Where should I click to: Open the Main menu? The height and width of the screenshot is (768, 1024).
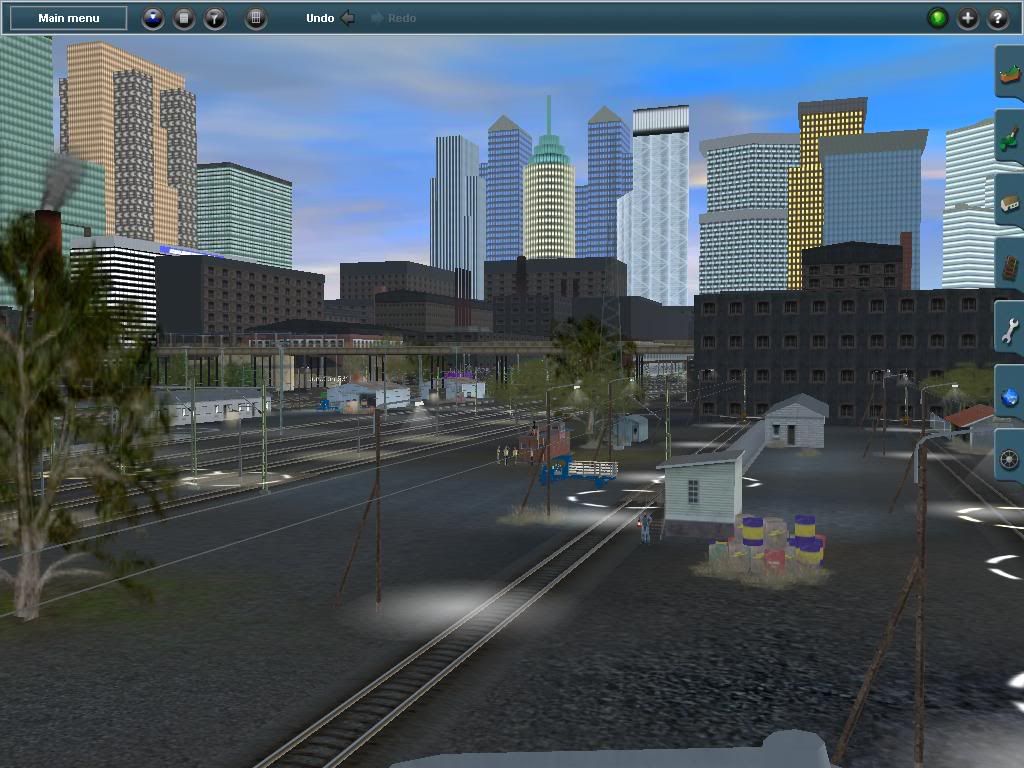68,18
